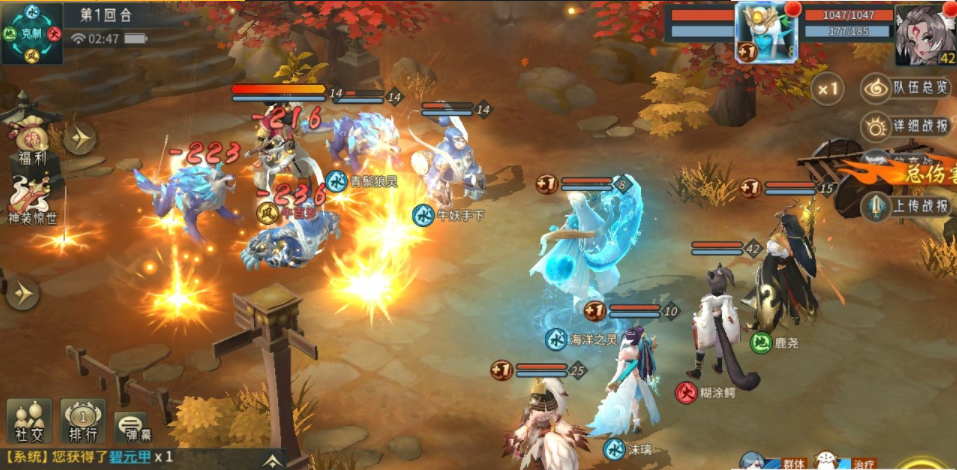This screenshot has height=470, width=957.
Task: View the 详细战报 detailed battle report
Action: (908, 127)
